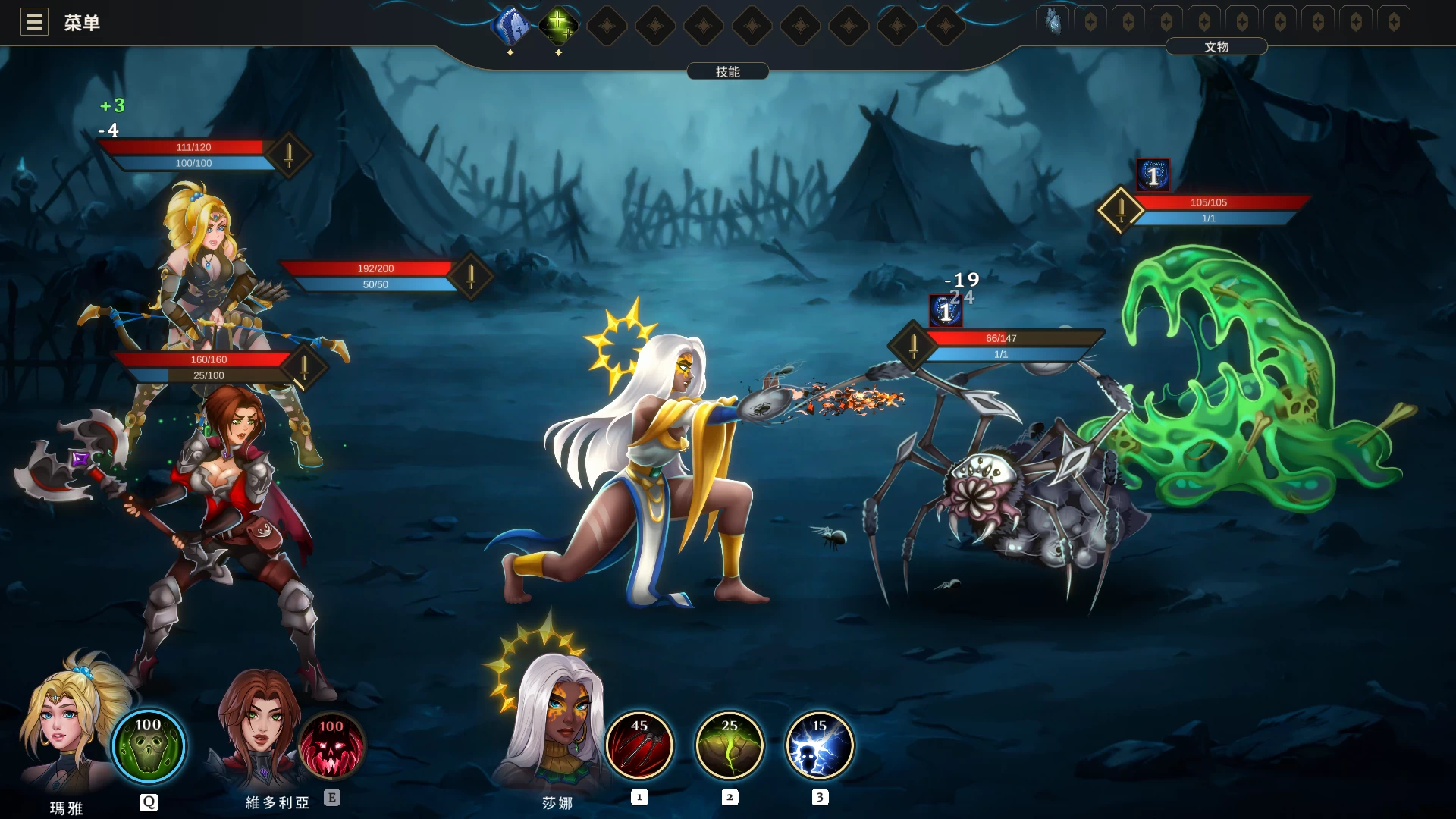Use 莎娜's red claw skill costing 45
Screen dimensions: 1456x819
click(639, 745)
